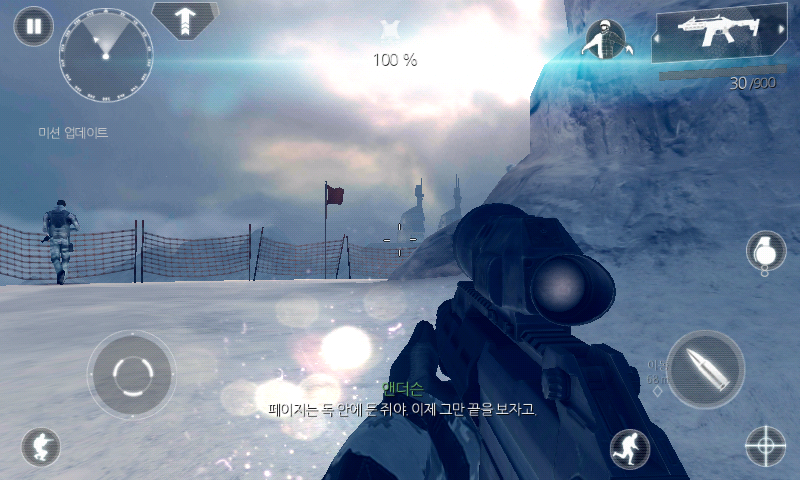Toggle crouch with the kneeling soldier button
This screenshot has height=480, width=800.
point(41,447)
